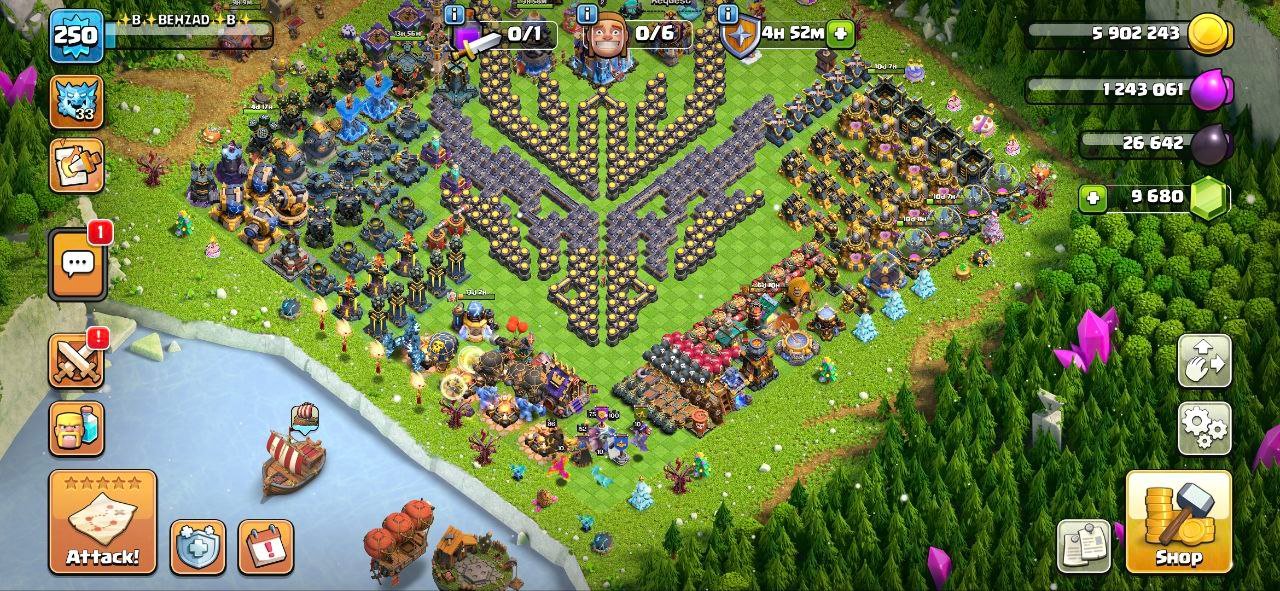Click the green plus beside the gems
The image size is (1280, 591).
click(1093, 198)
